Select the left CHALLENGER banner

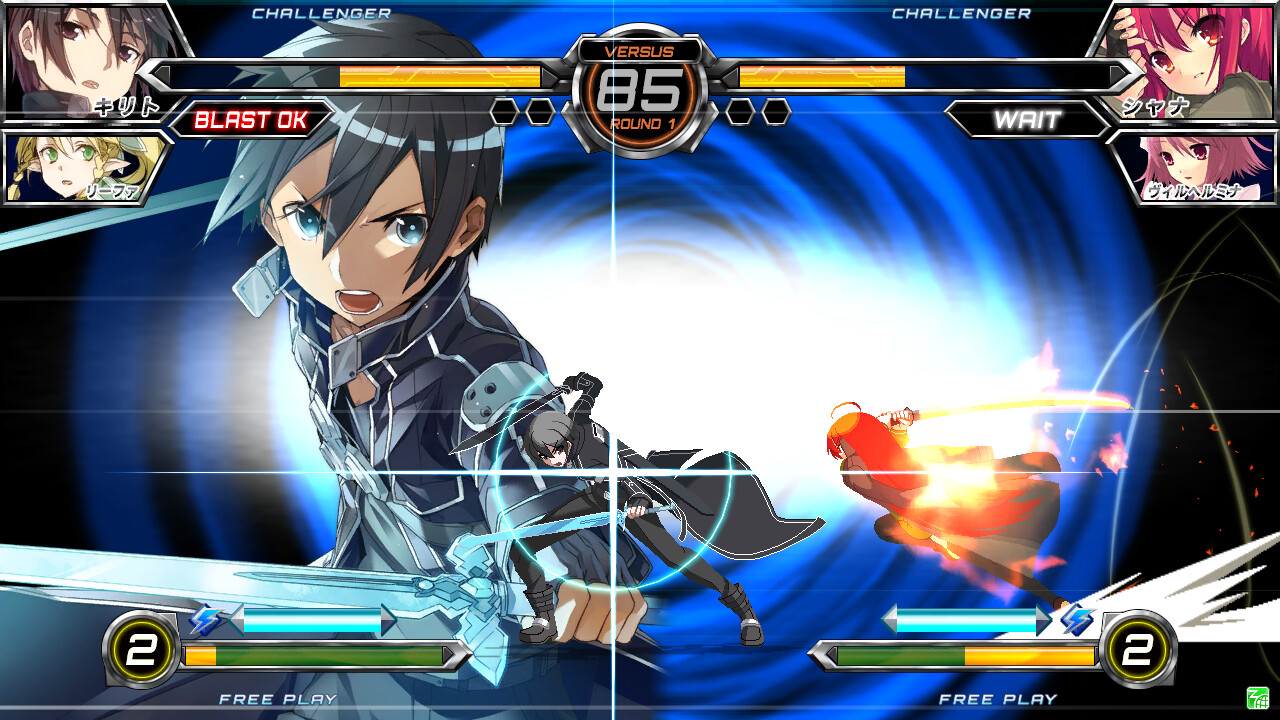click(321, 14)
